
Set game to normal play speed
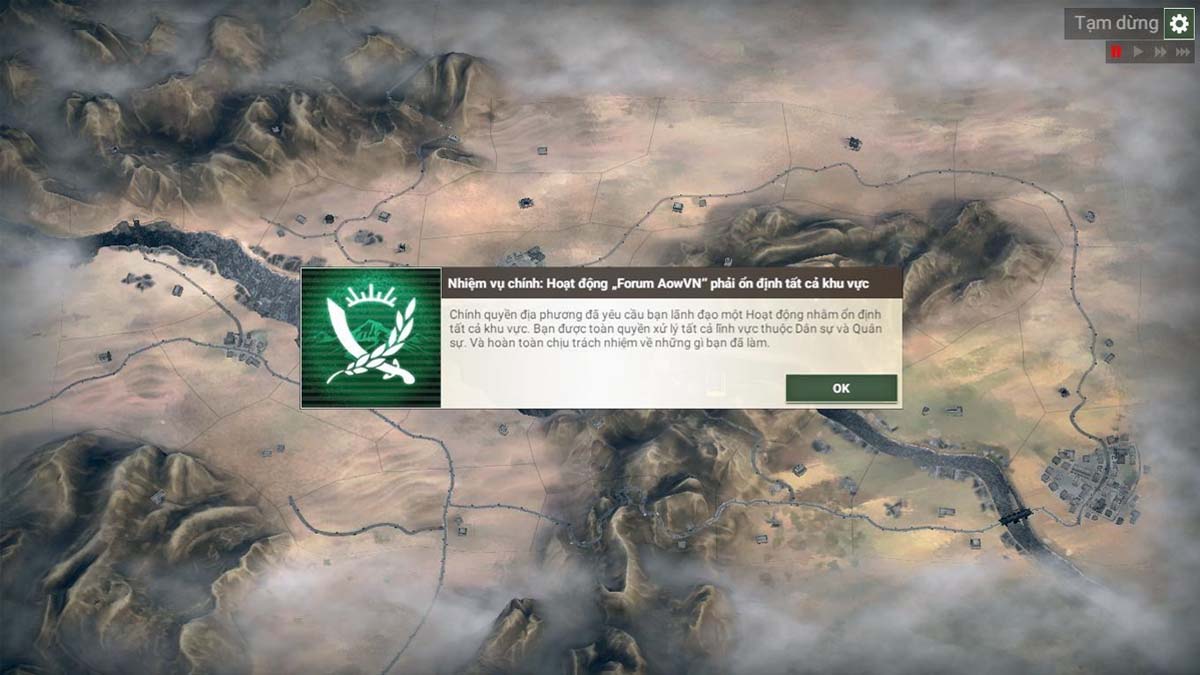pyautogui.click(x=1138, y=52)
